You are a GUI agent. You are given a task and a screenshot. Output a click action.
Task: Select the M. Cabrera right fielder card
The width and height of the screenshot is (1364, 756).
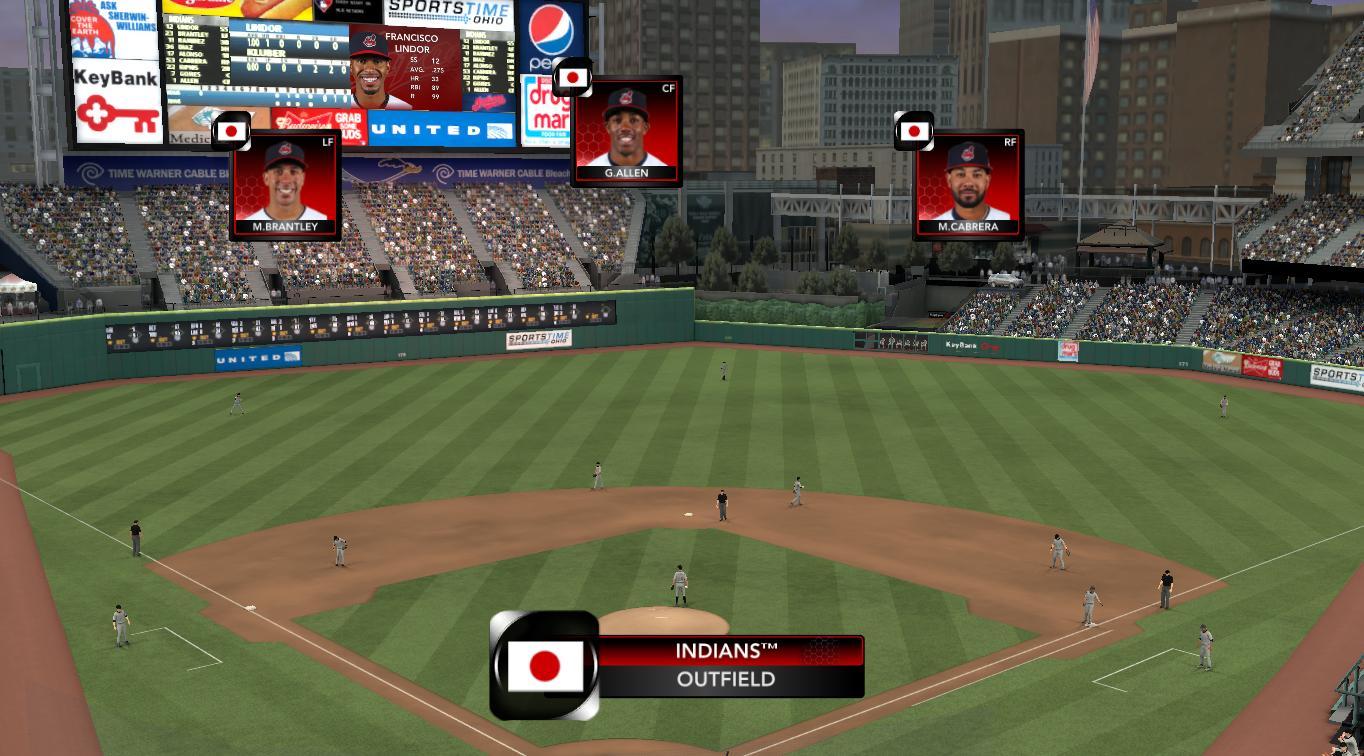tap(968, 186)
